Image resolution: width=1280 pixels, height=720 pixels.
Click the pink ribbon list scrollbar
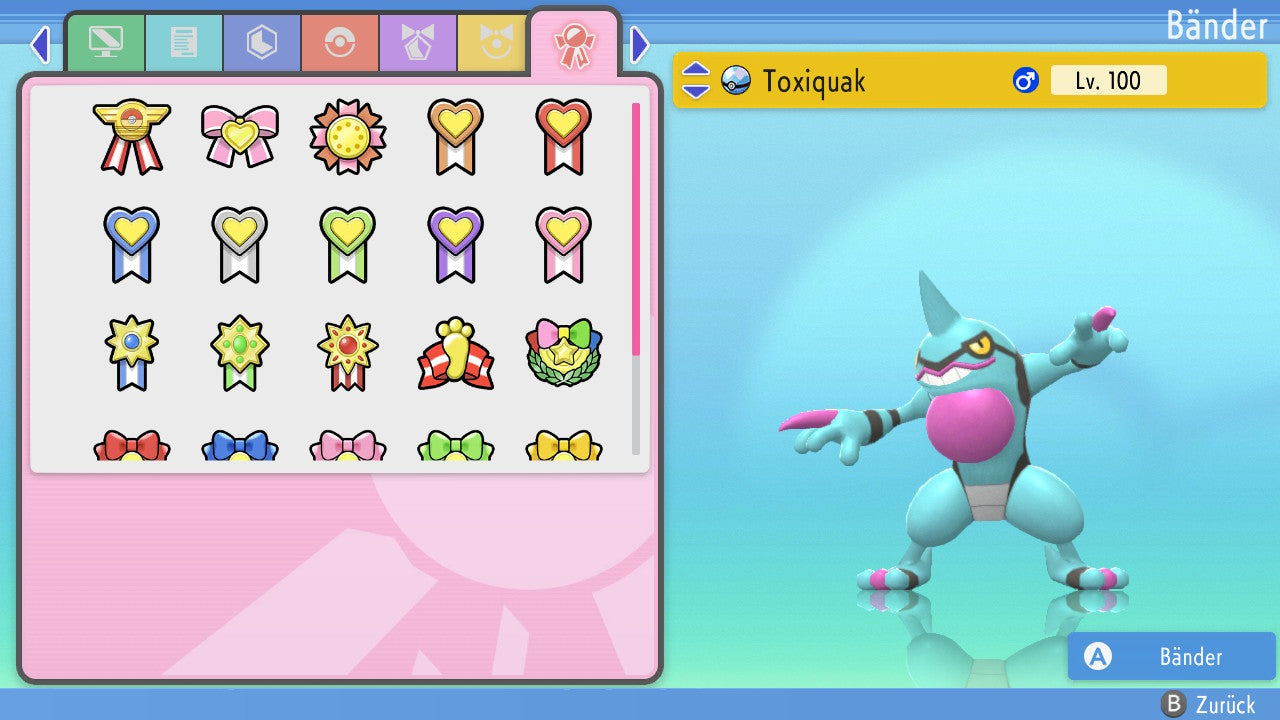[636, 228]
